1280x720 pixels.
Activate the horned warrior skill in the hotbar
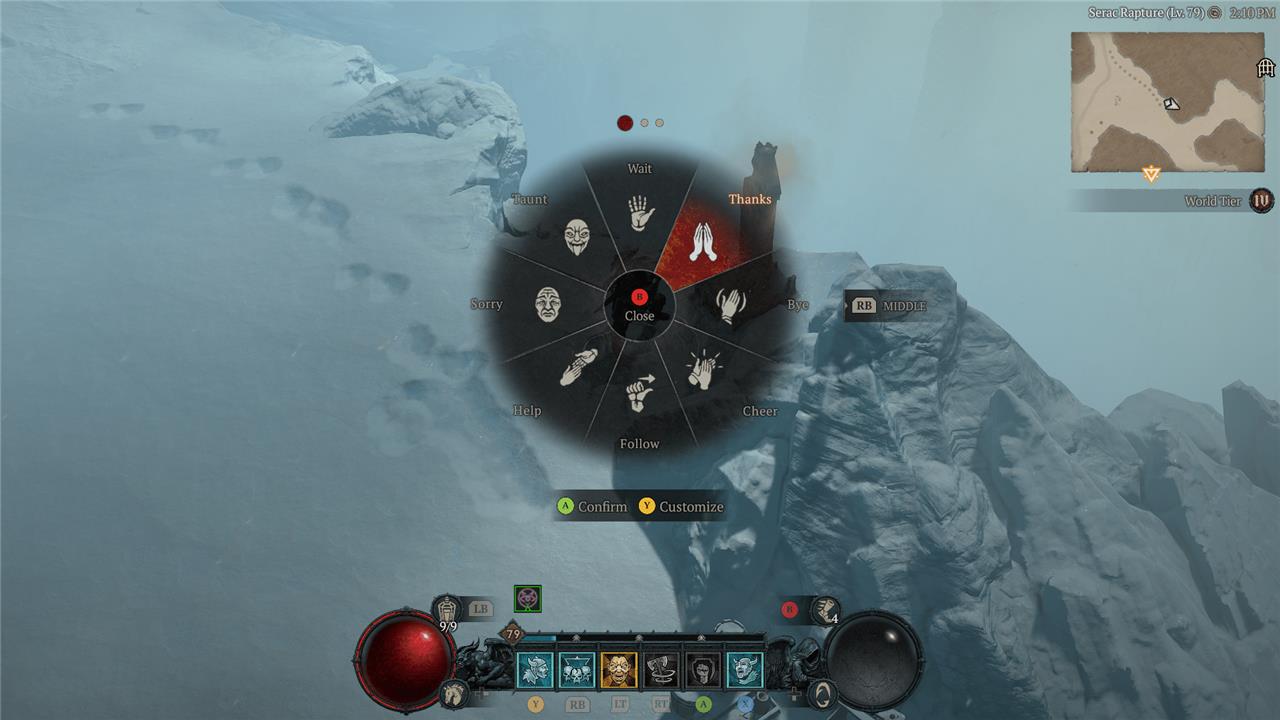(535, 670)
